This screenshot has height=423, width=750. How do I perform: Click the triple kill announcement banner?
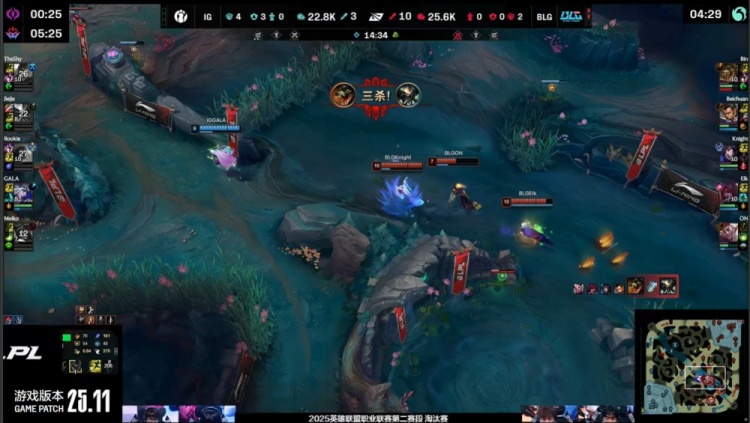375,95
